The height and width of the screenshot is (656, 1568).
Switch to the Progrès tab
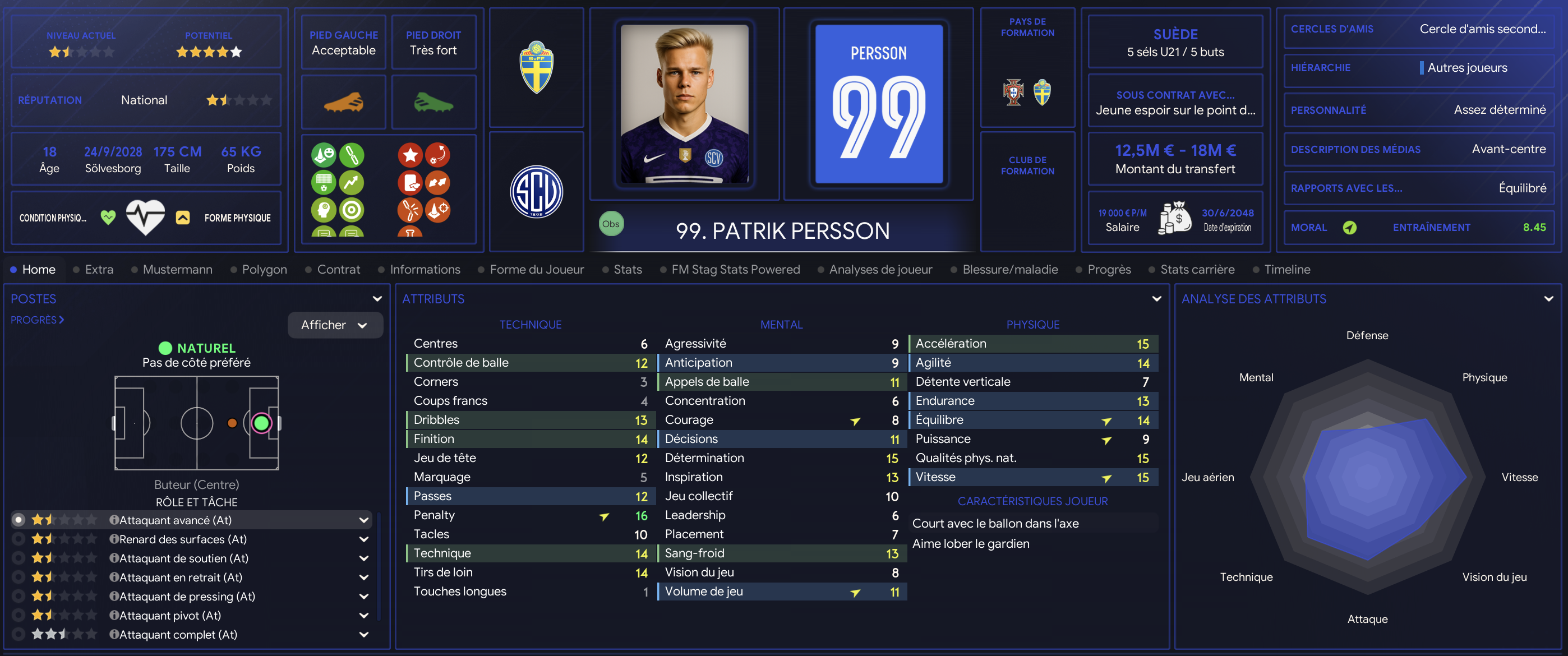(x=1109, y=269)
